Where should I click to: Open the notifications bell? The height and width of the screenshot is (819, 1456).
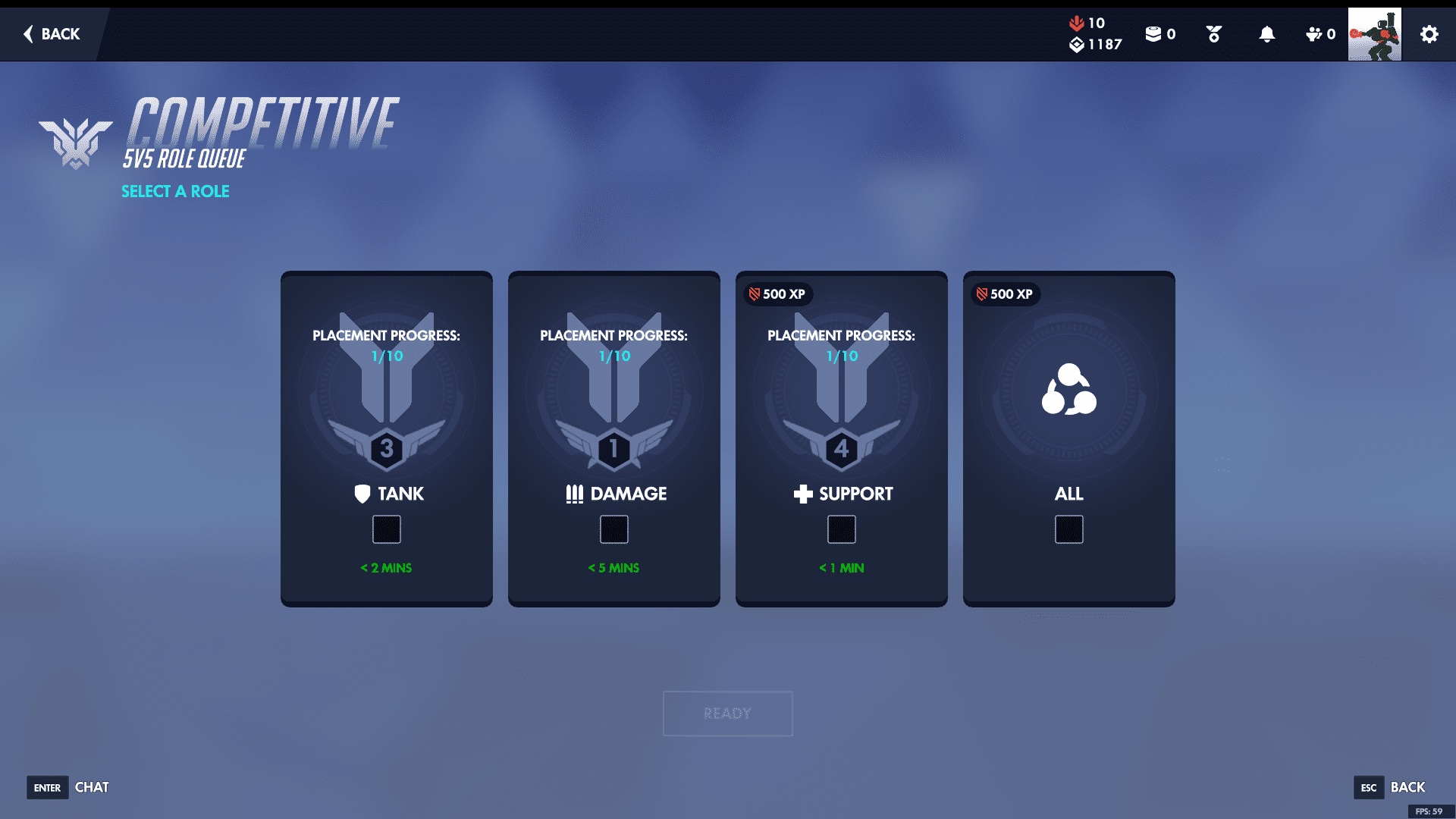(1266, 34)
